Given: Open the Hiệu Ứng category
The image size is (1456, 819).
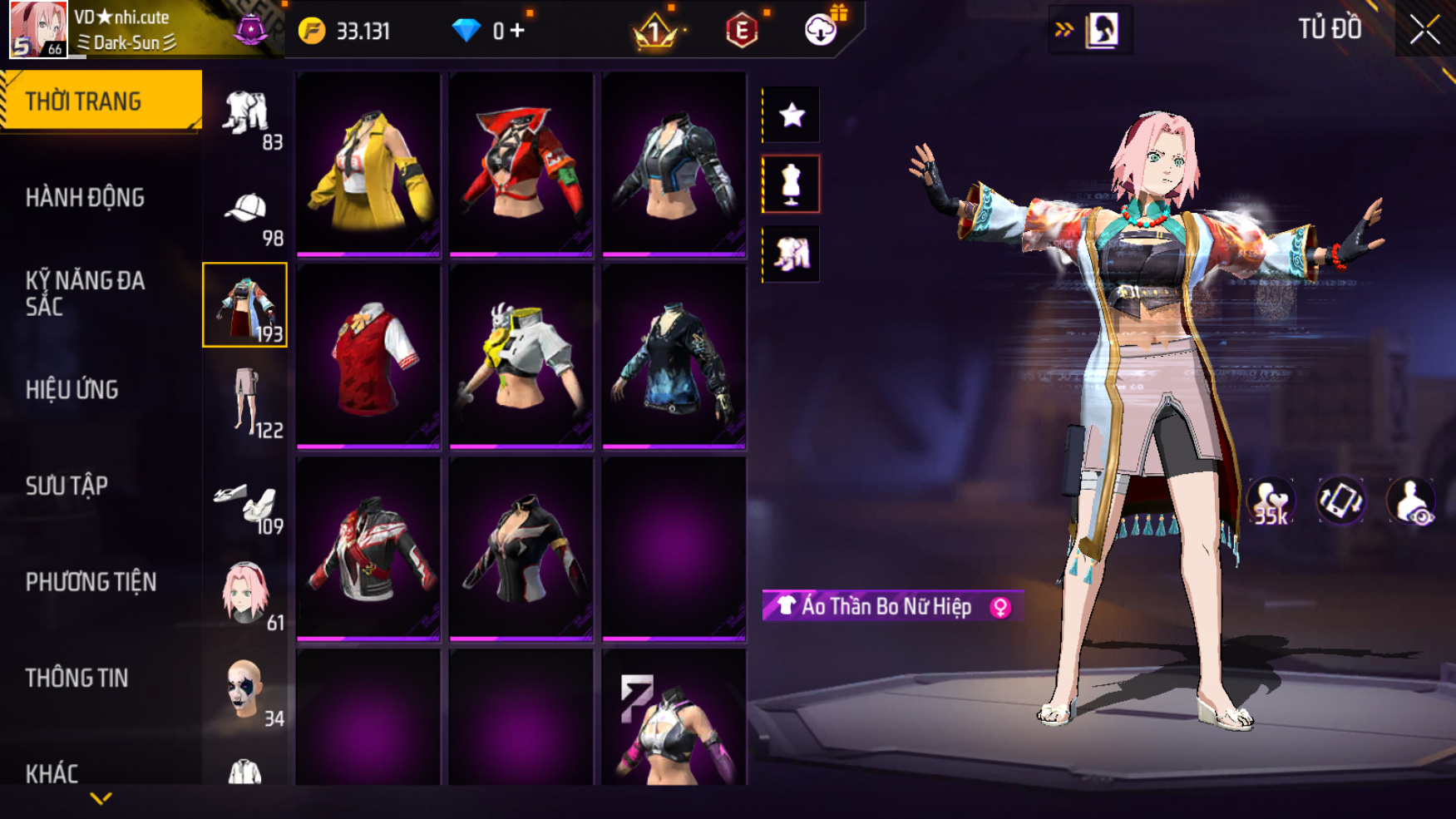Looking at the screenshot, I should pyautogui.click(x=72, y=390).
